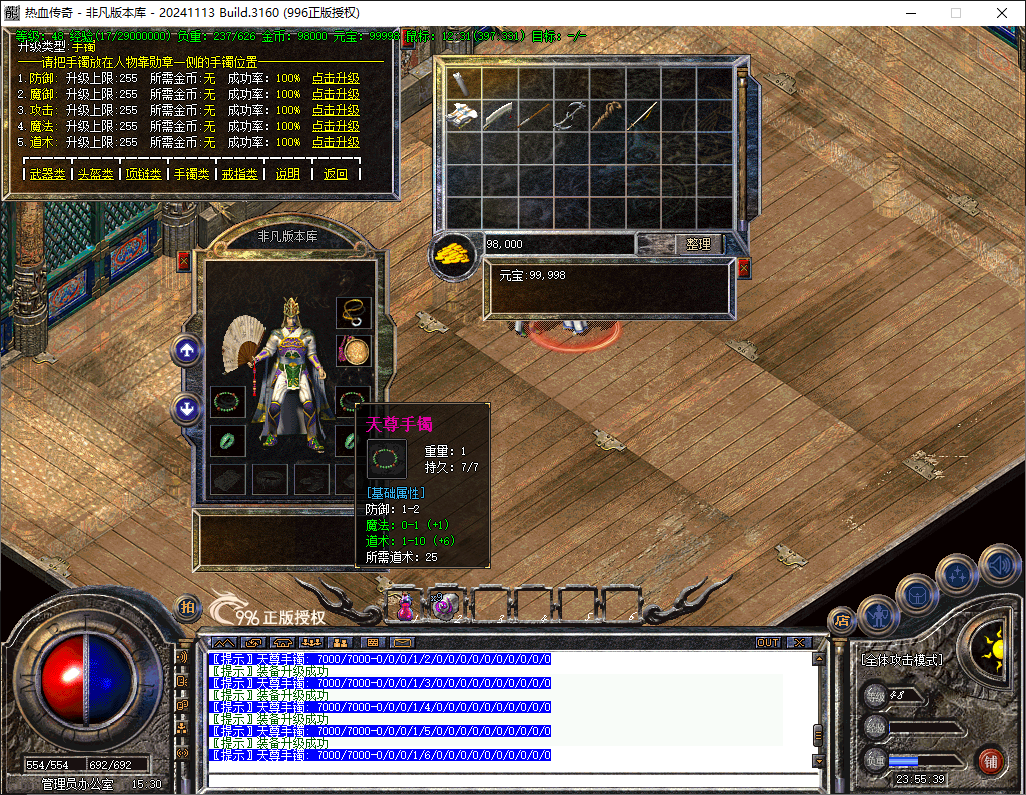Open the 拍 auction button
Image resolution: width=1026 pixels, height=795 pixels.
coord(187,606)
